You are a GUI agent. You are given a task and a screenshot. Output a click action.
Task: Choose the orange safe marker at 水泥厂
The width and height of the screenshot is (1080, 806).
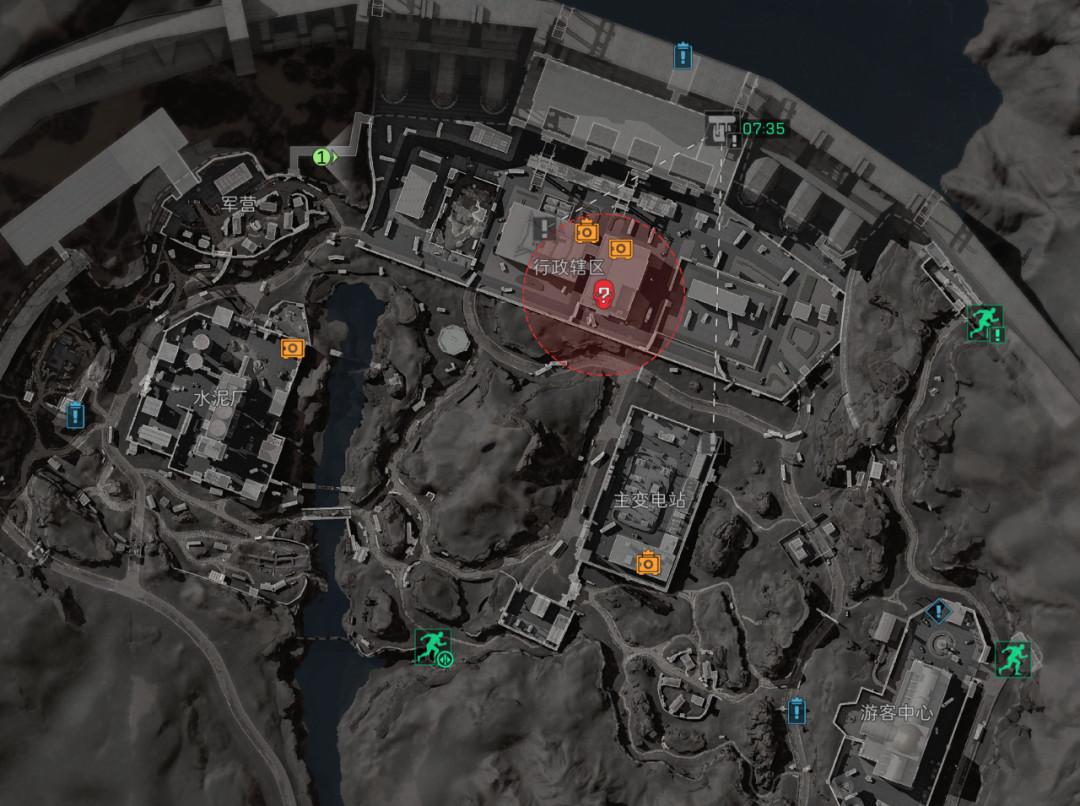click(x=292, y=347)
